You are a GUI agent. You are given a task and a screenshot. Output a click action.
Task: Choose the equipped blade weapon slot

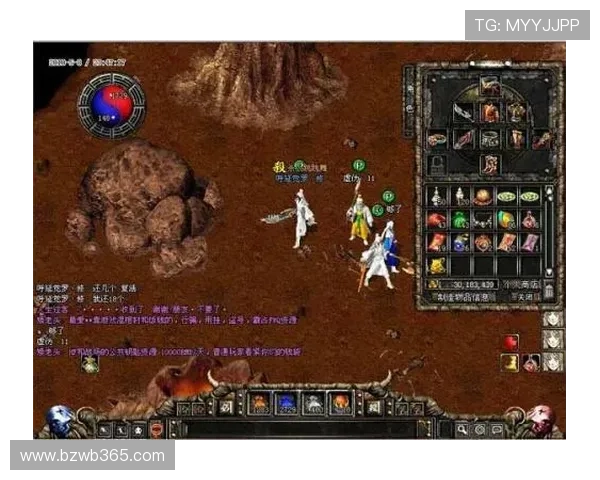click(x=462, y=112)
